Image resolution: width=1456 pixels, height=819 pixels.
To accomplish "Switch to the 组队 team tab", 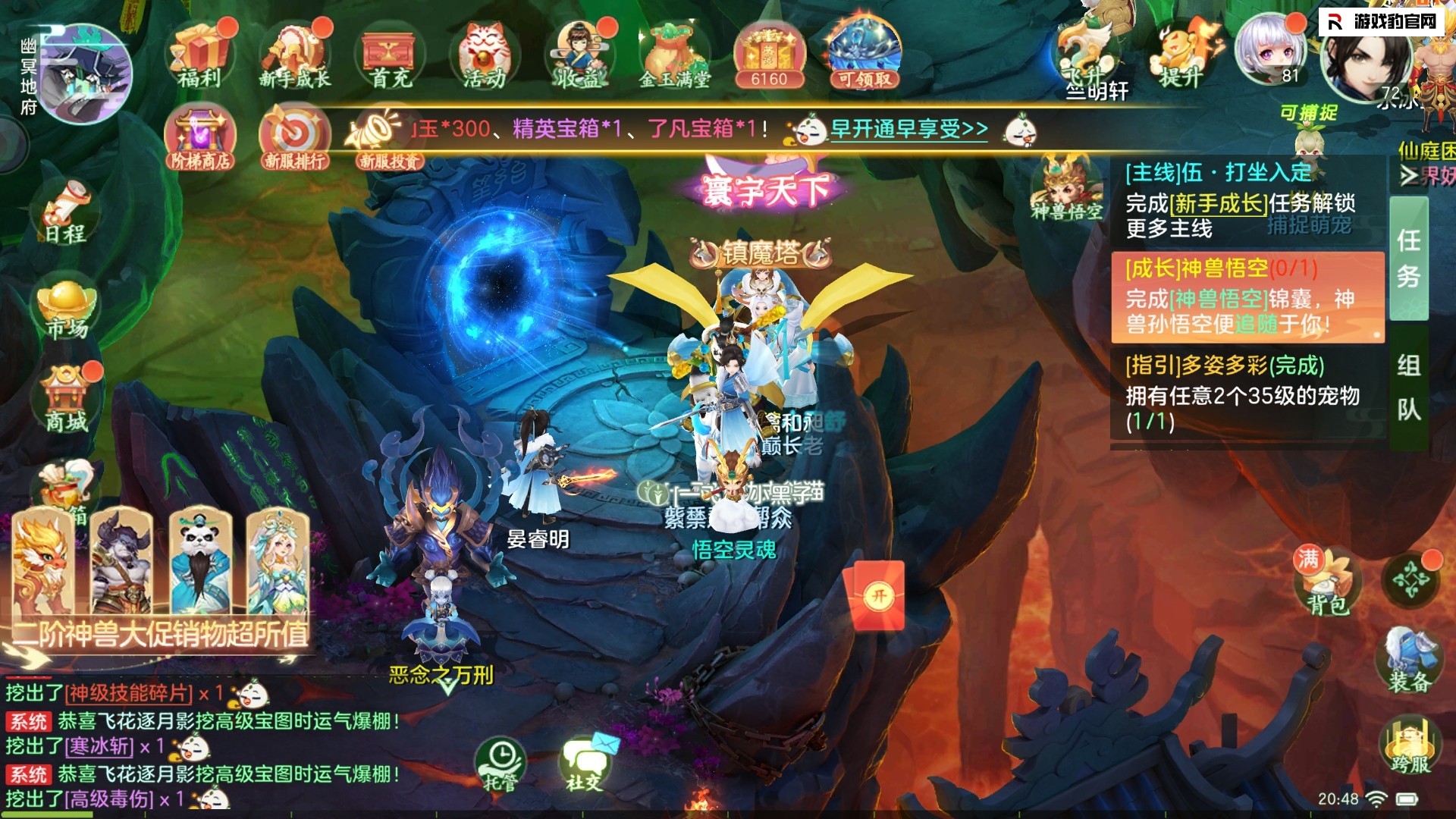I will coord(1408,387).
